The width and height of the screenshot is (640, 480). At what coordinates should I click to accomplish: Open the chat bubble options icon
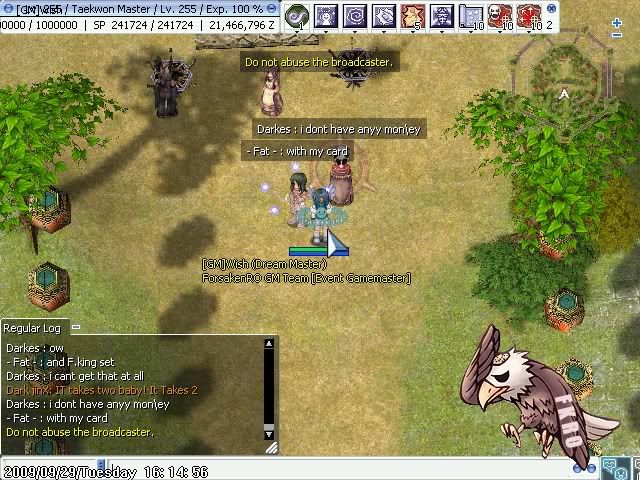[x=609, y=466]
